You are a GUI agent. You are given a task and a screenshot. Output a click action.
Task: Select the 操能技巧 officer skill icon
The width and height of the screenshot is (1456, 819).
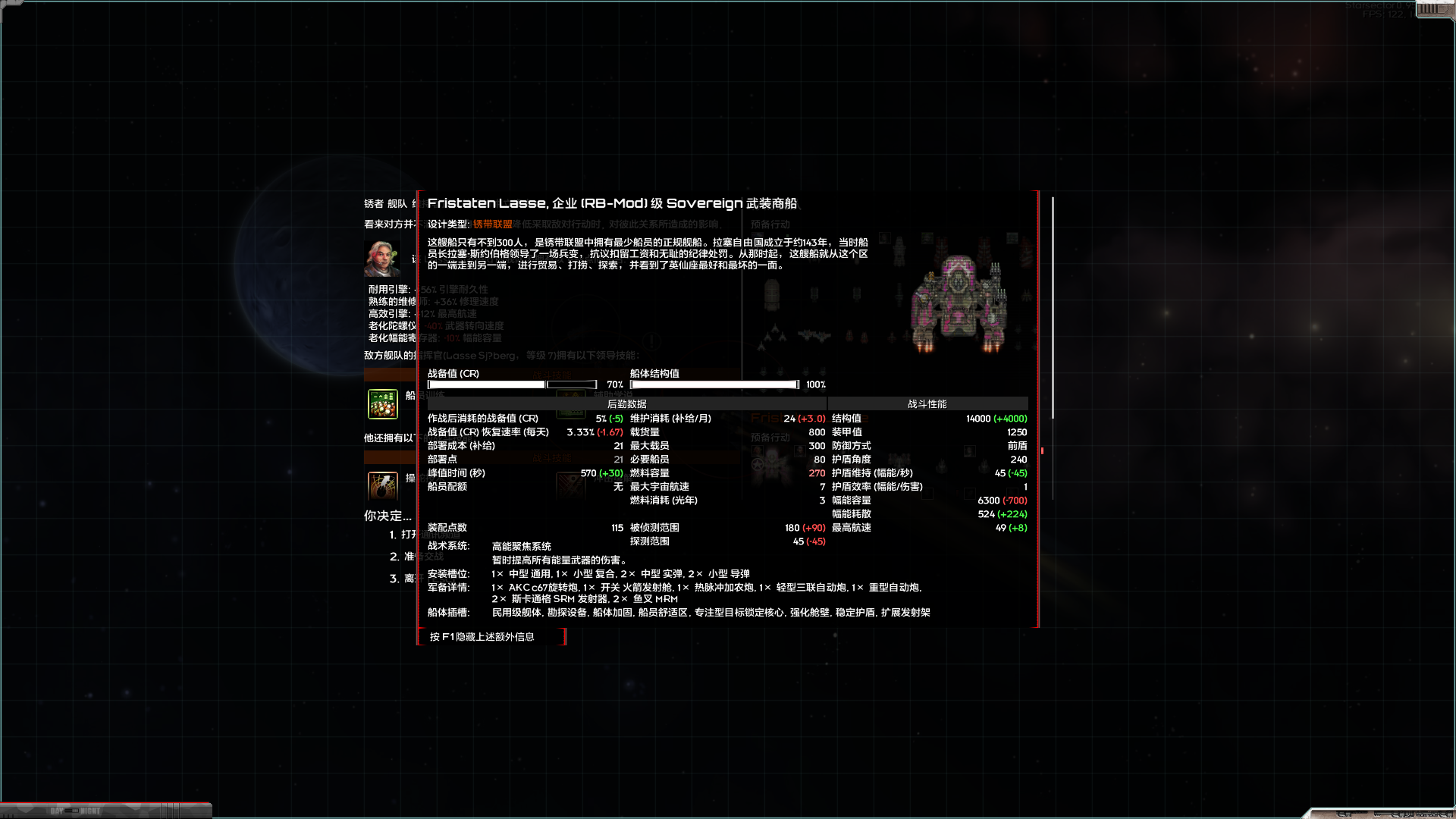point(382,486)
